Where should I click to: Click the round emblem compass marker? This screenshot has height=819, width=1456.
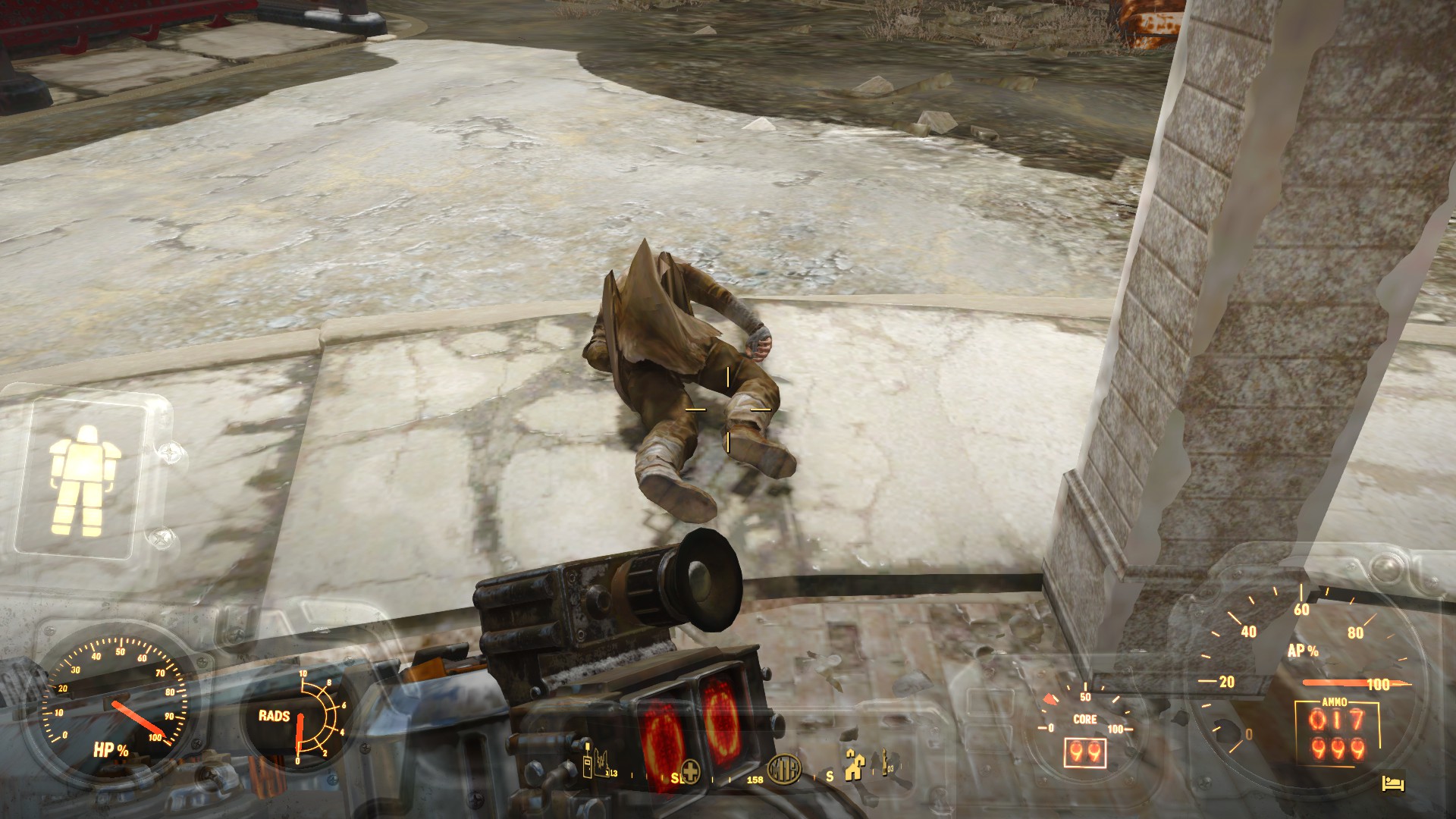point(783,770)
